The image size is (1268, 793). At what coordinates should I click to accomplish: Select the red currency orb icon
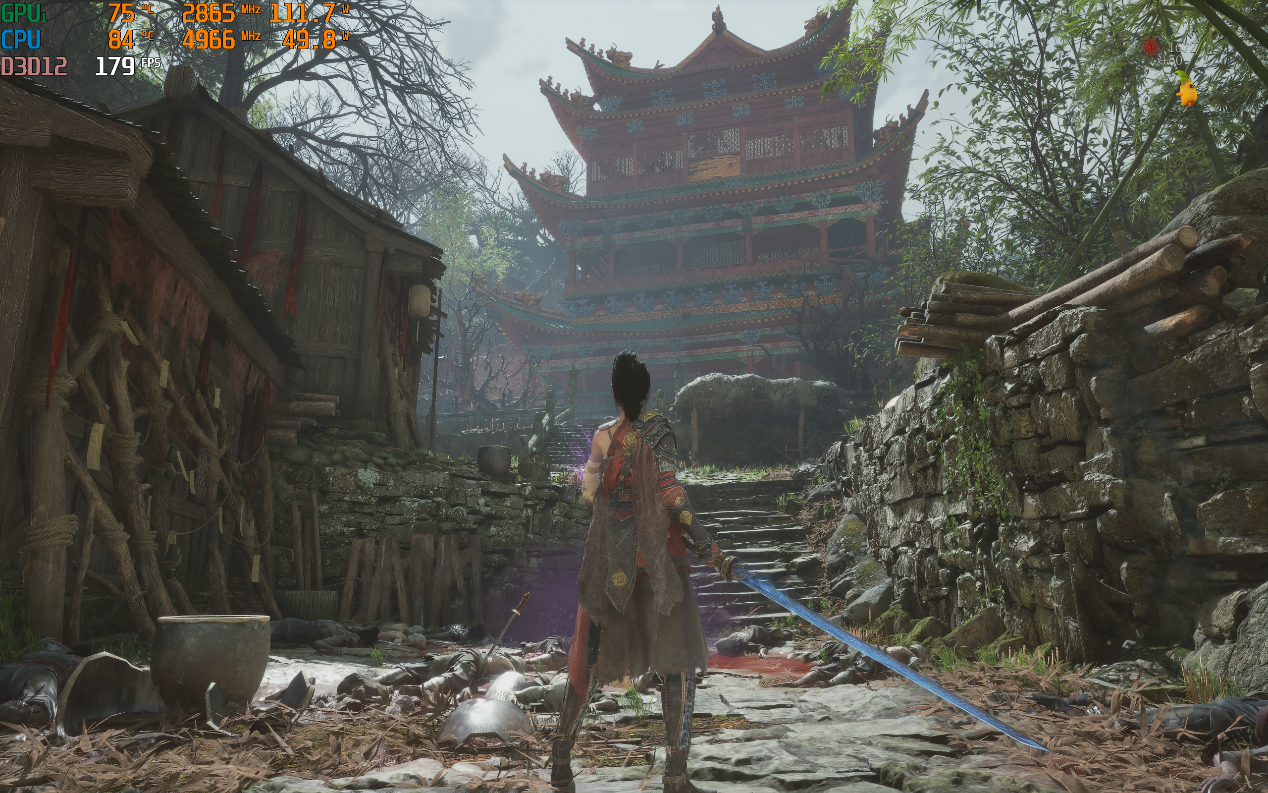[x=1151, y=47]
